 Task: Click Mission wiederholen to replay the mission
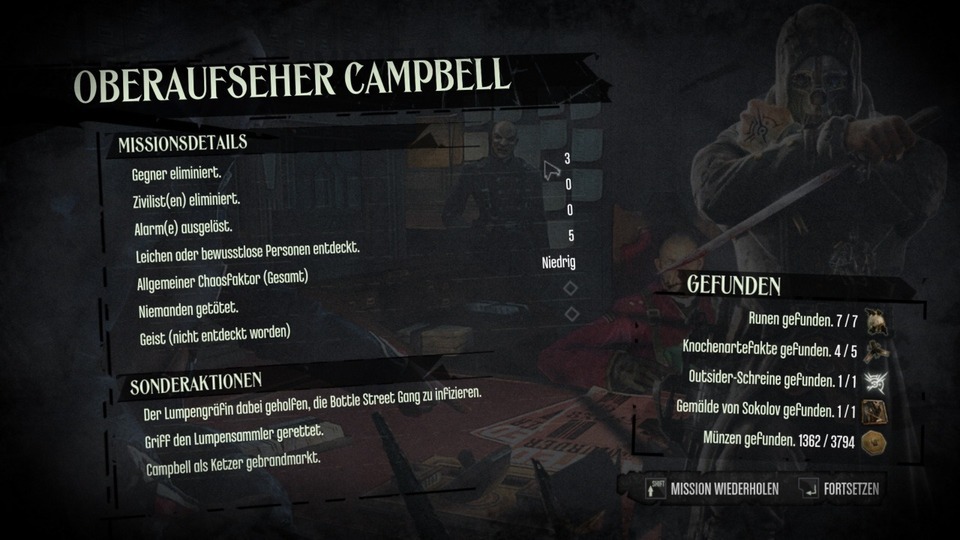[712, 490]
